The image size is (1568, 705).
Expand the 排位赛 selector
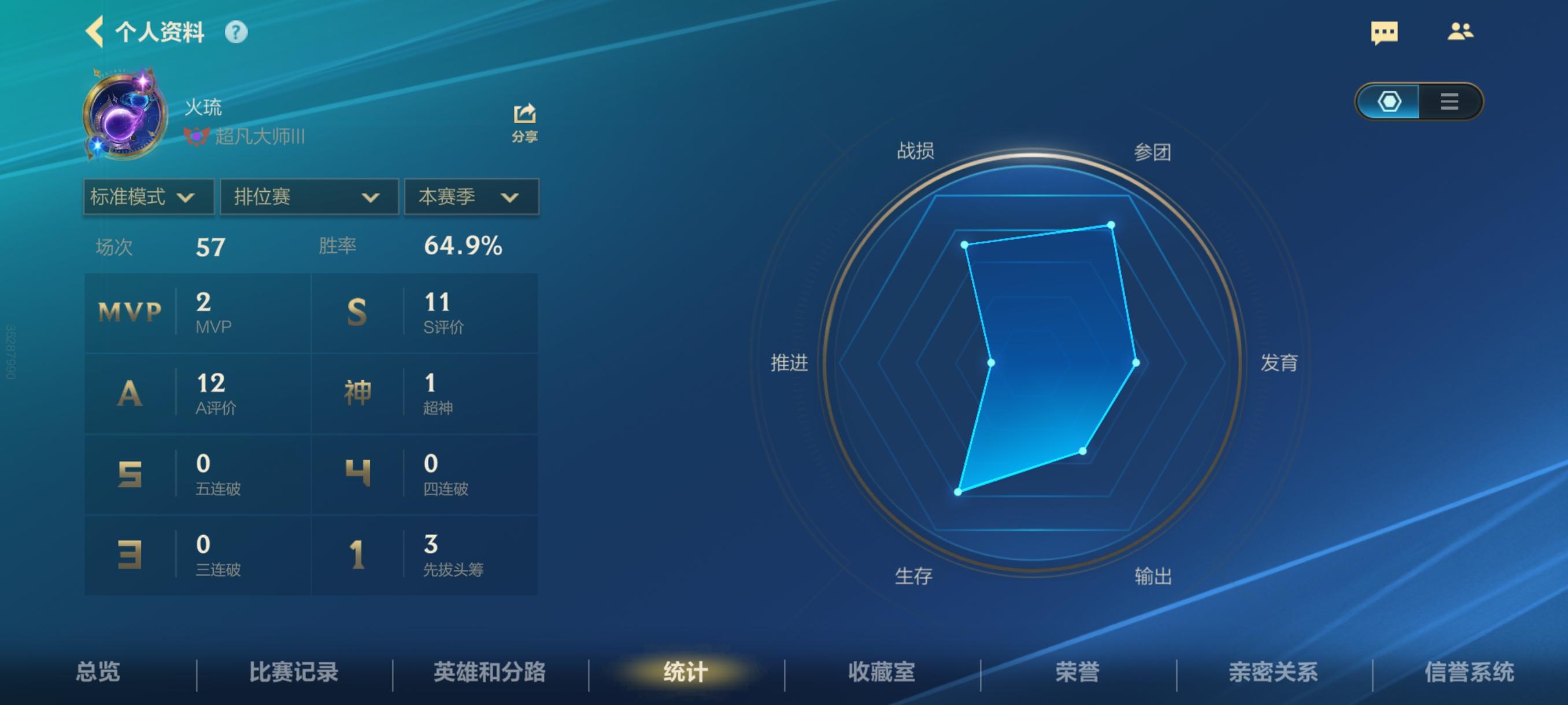pos(309,196)
